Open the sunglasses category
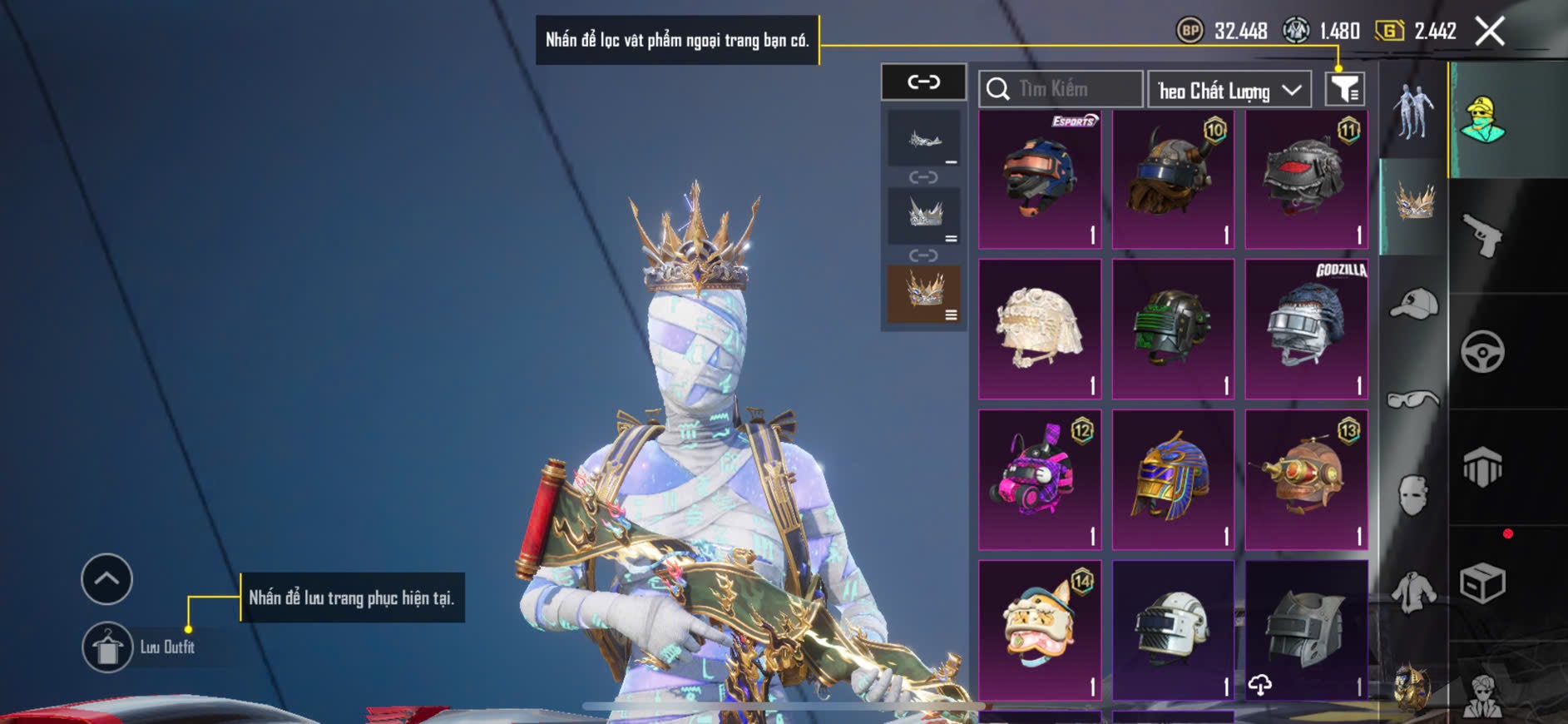 pos(1413,400)
